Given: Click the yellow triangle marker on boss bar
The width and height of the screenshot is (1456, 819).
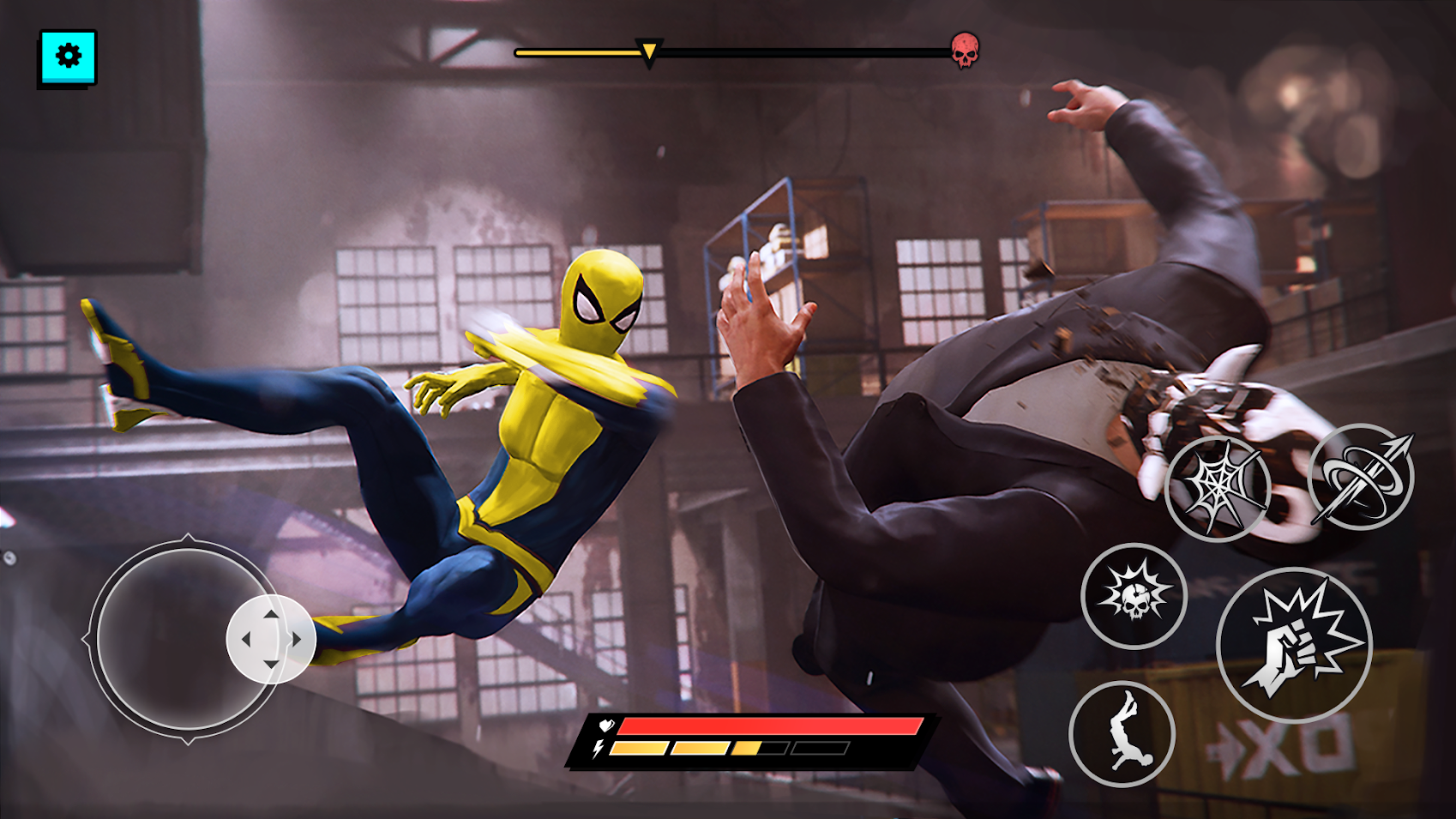Looking at the screenshot, I should [648, 51].
